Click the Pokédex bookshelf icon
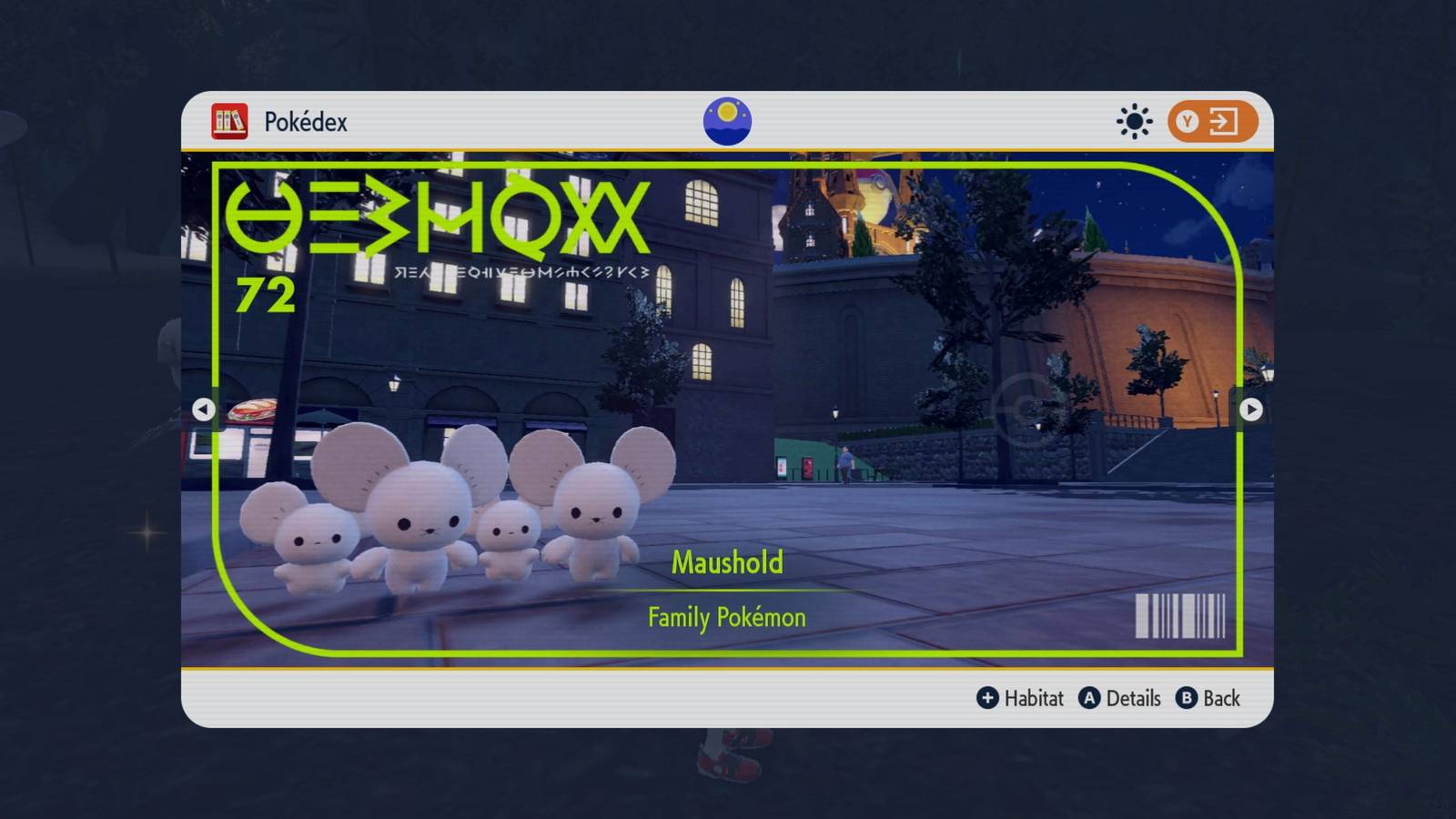 pos(229,121)
